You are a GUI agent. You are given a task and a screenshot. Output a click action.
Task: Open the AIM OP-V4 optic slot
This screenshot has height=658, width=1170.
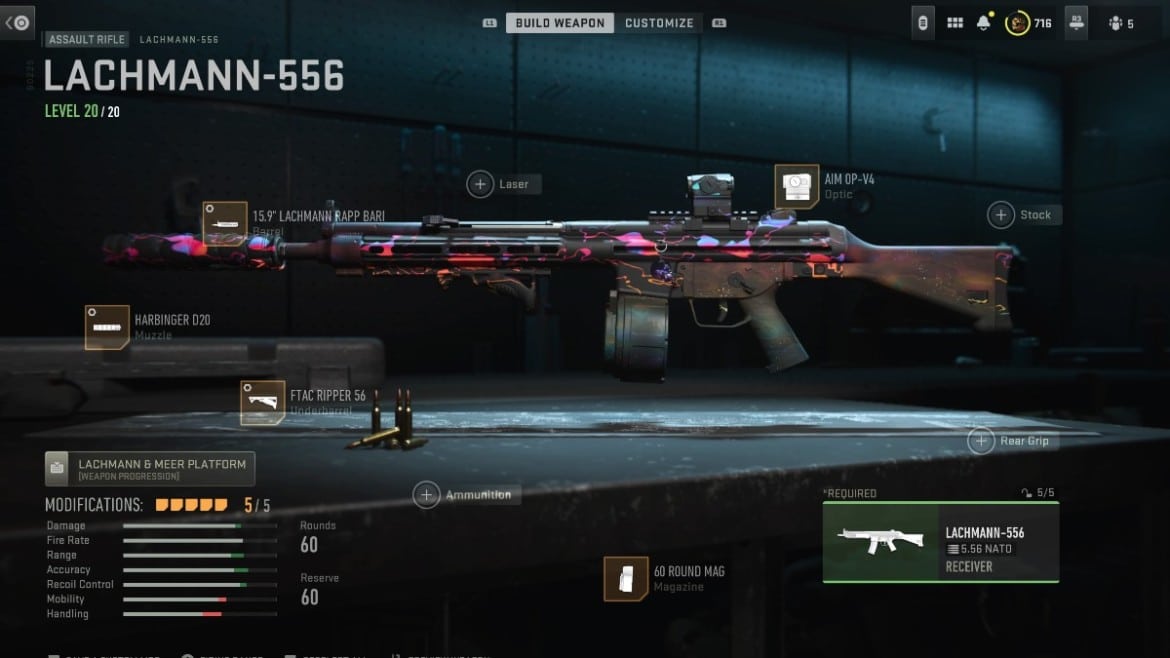(x=796, y=187)
